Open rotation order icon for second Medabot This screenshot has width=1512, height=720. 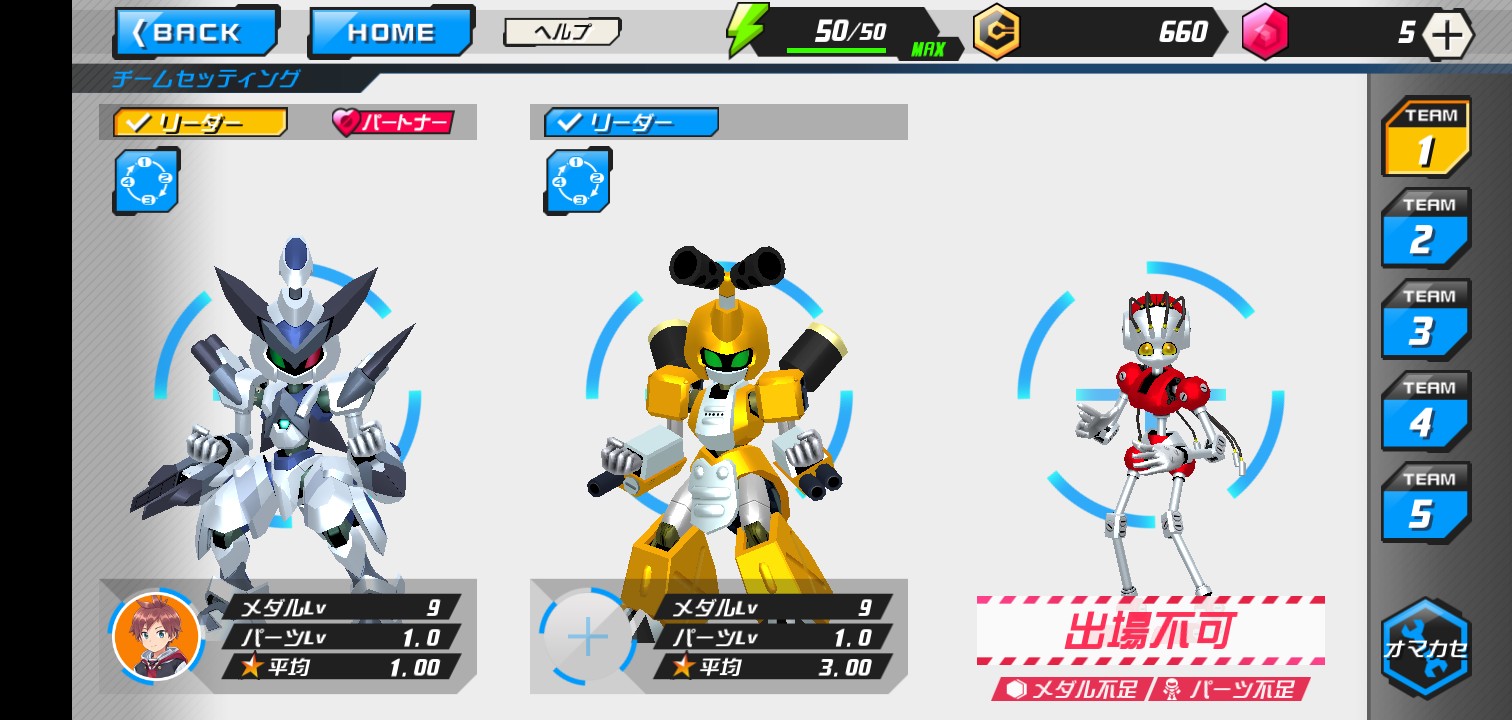tap(578, 180)
